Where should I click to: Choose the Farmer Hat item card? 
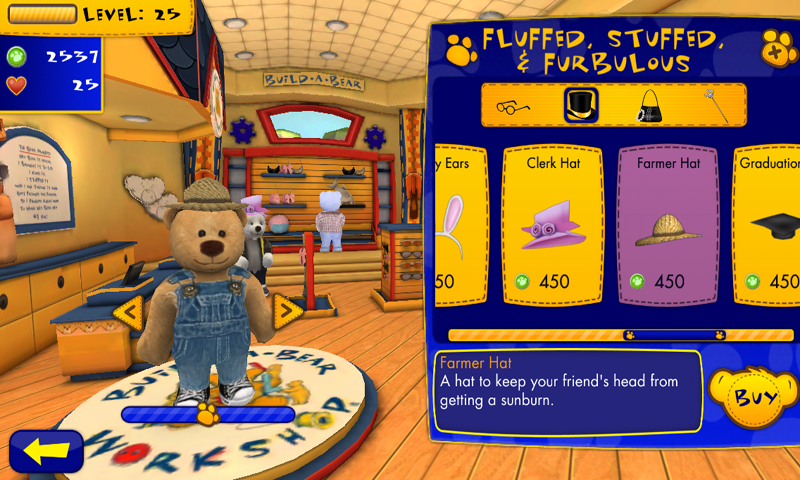668,225
